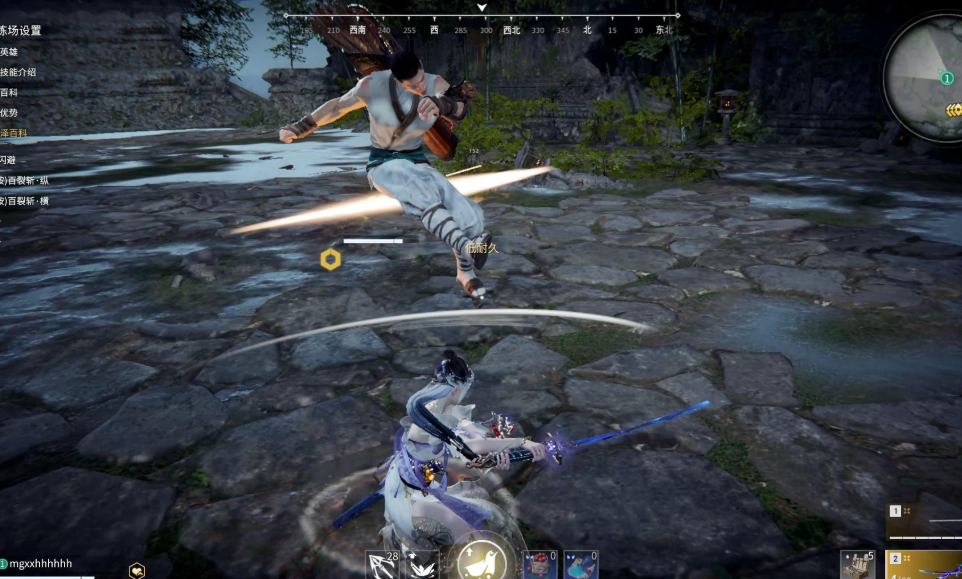Choose the 优势 menu entry
Image resolution: width=962 pixels, height=579 pixels.
(x=9, y=113)
